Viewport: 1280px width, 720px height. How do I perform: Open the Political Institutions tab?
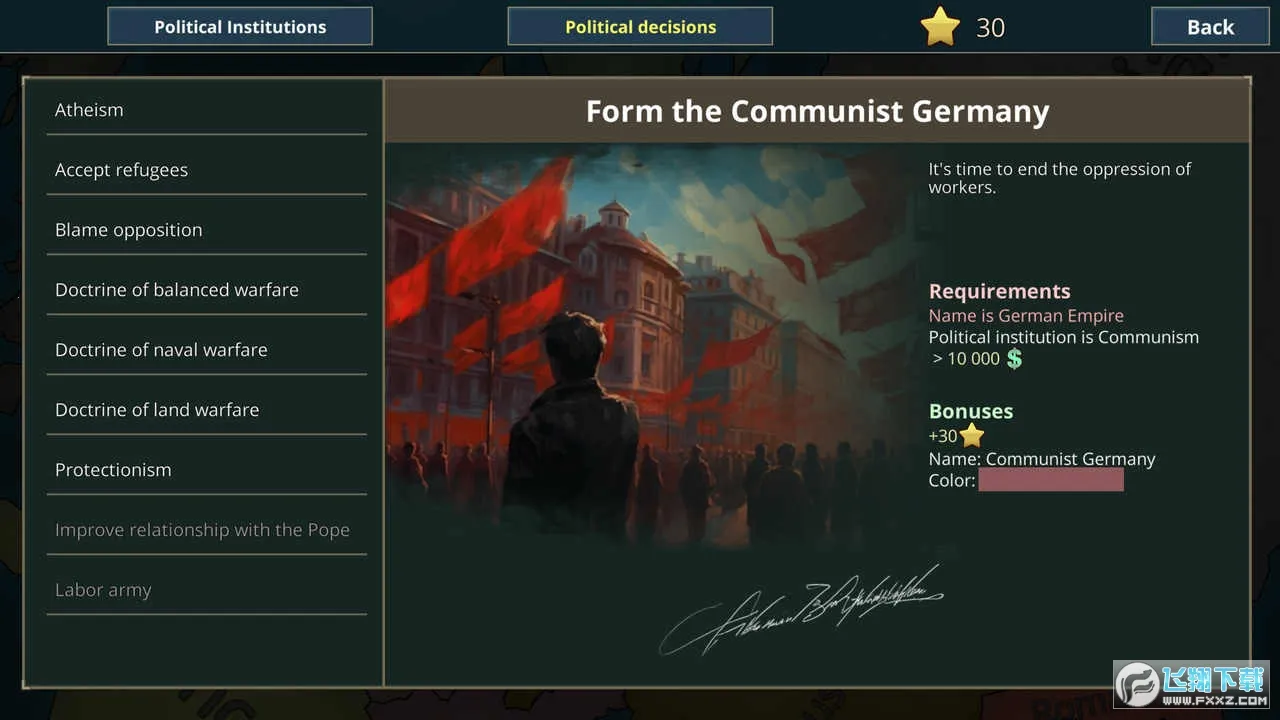pos(240,27)
